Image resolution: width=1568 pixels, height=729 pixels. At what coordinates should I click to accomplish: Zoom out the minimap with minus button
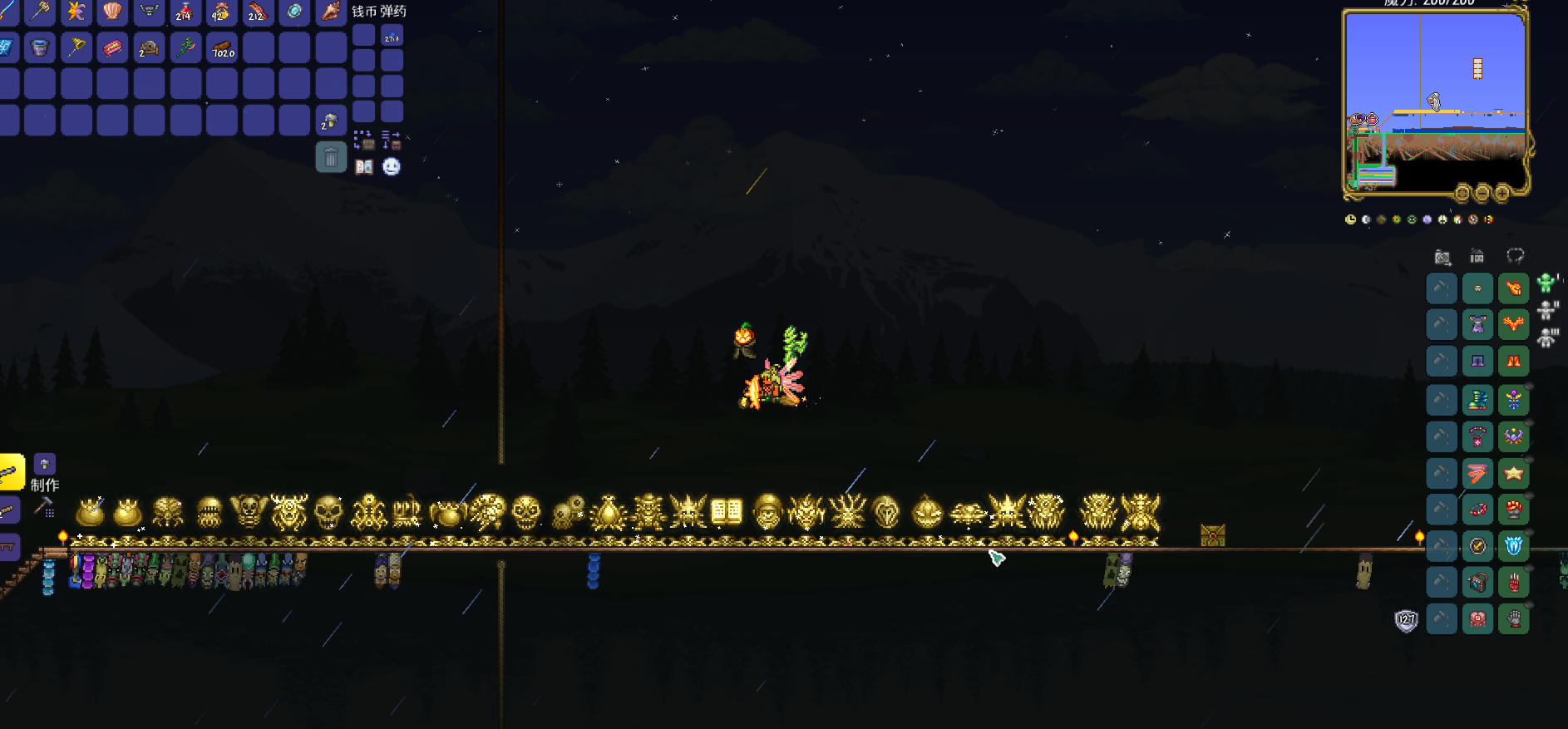(1482, 194)
